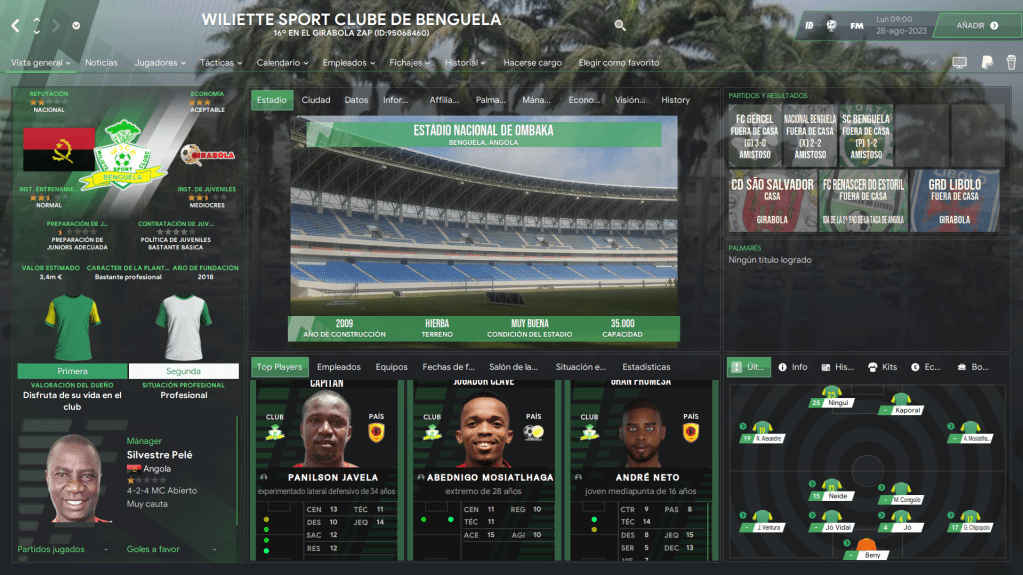Select Hacerse cargo option
This screenshot has width=1023, height=575.
(532, 63)
